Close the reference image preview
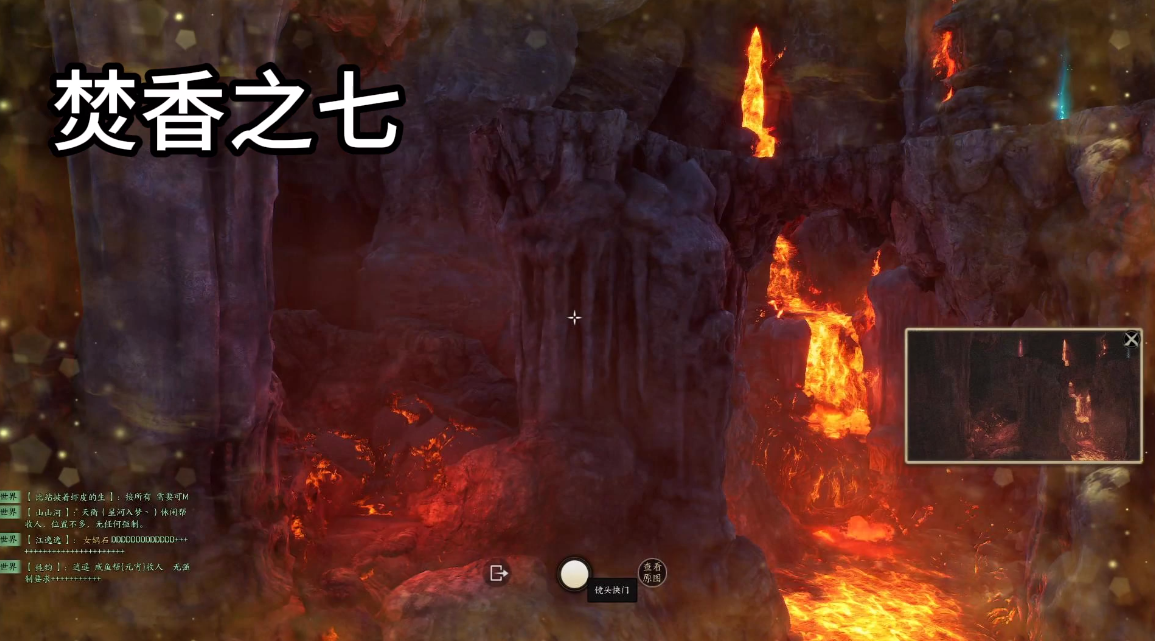The height and width of the screenshot is (641, 1155). 1131,340
